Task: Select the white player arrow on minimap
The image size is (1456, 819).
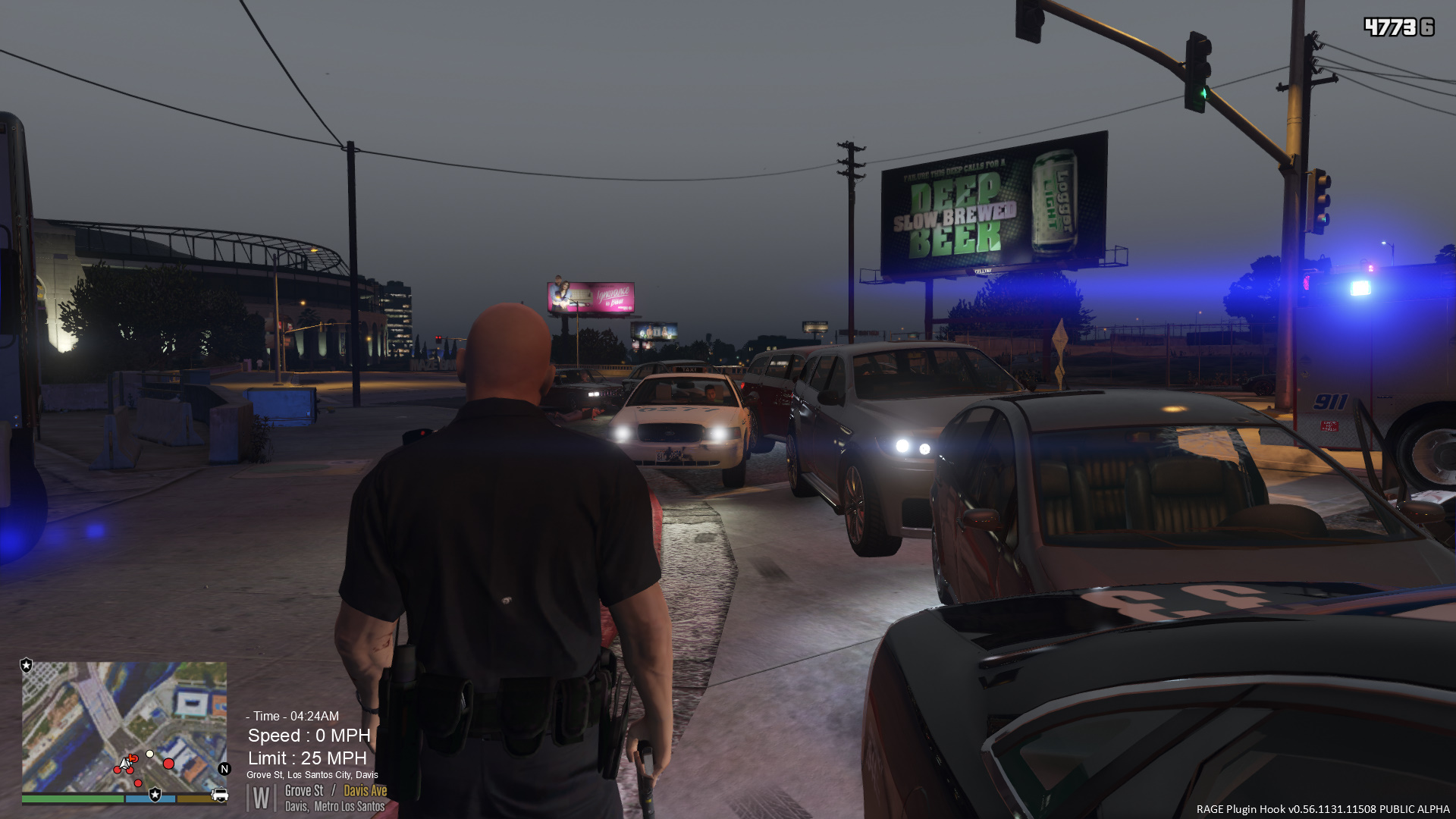Action: coord(125,762)
